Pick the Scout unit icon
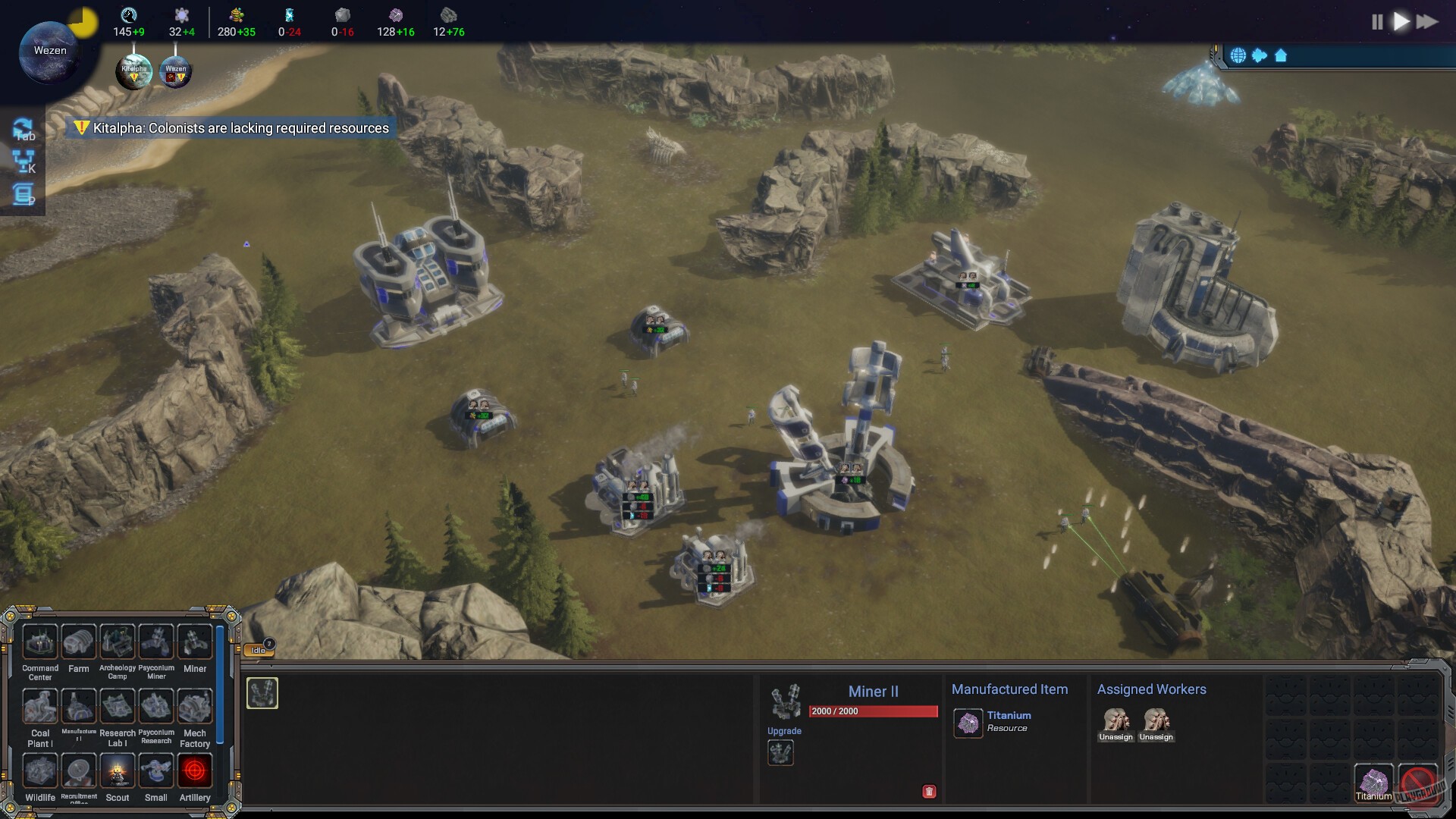 coord(118,772)
